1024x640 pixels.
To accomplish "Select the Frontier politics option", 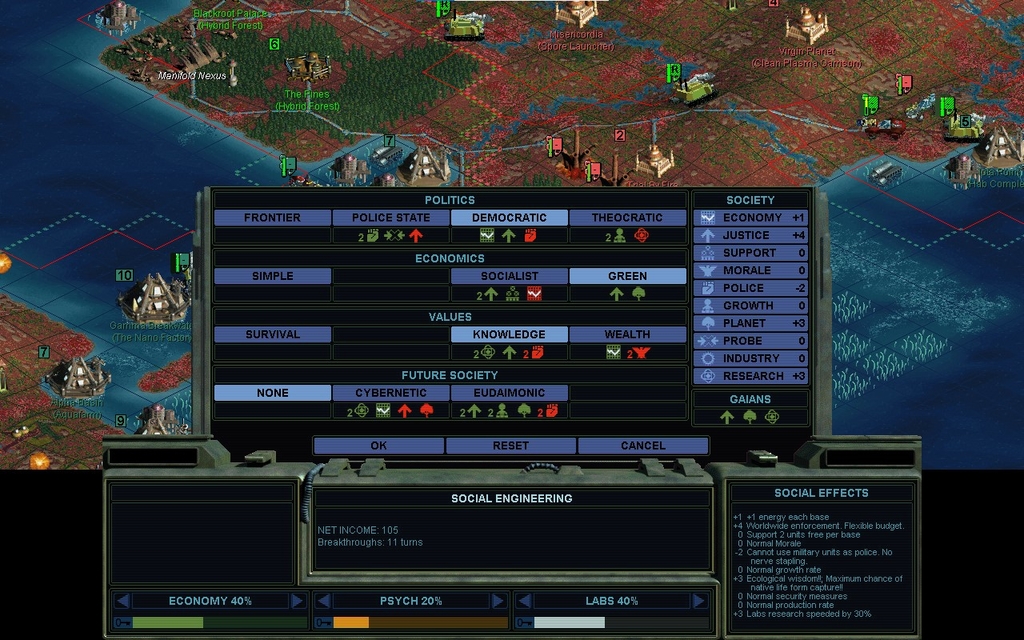I will click(x=272, y=217).
